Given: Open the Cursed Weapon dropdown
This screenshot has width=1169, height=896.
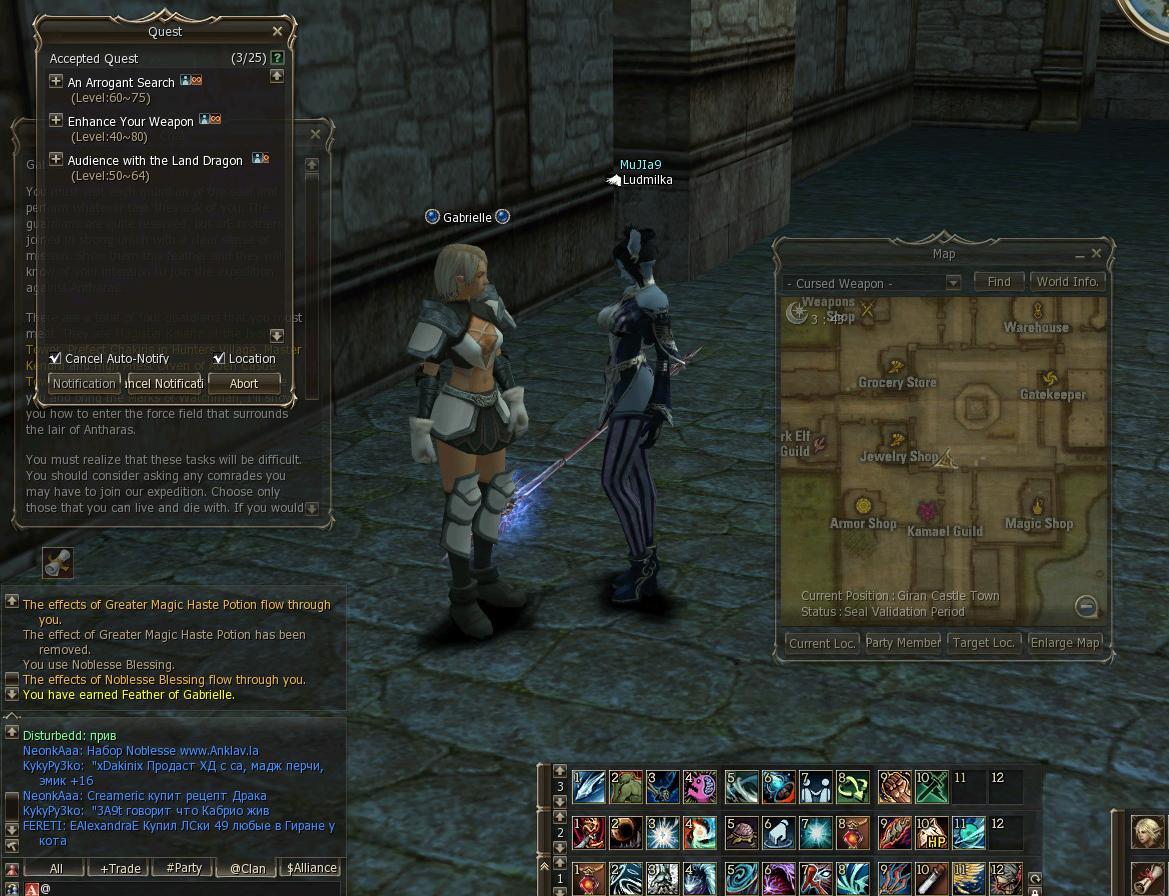Looking at the screenshot, I should [x=952, y=283].
